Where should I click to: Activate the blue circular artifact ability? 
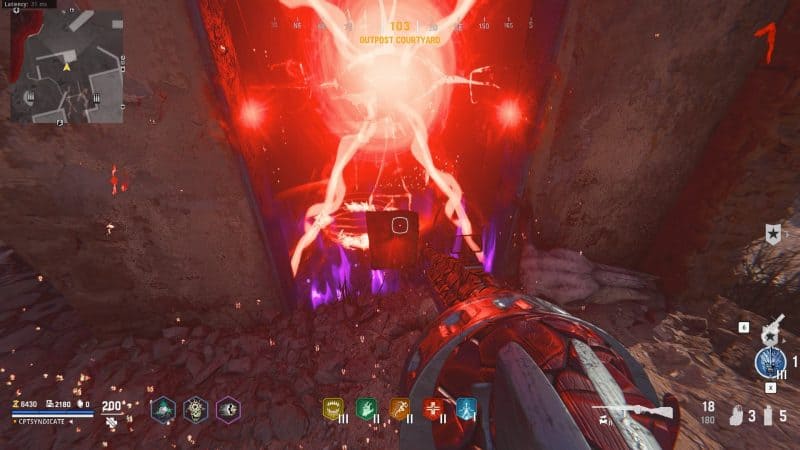(x=771, y=361)
